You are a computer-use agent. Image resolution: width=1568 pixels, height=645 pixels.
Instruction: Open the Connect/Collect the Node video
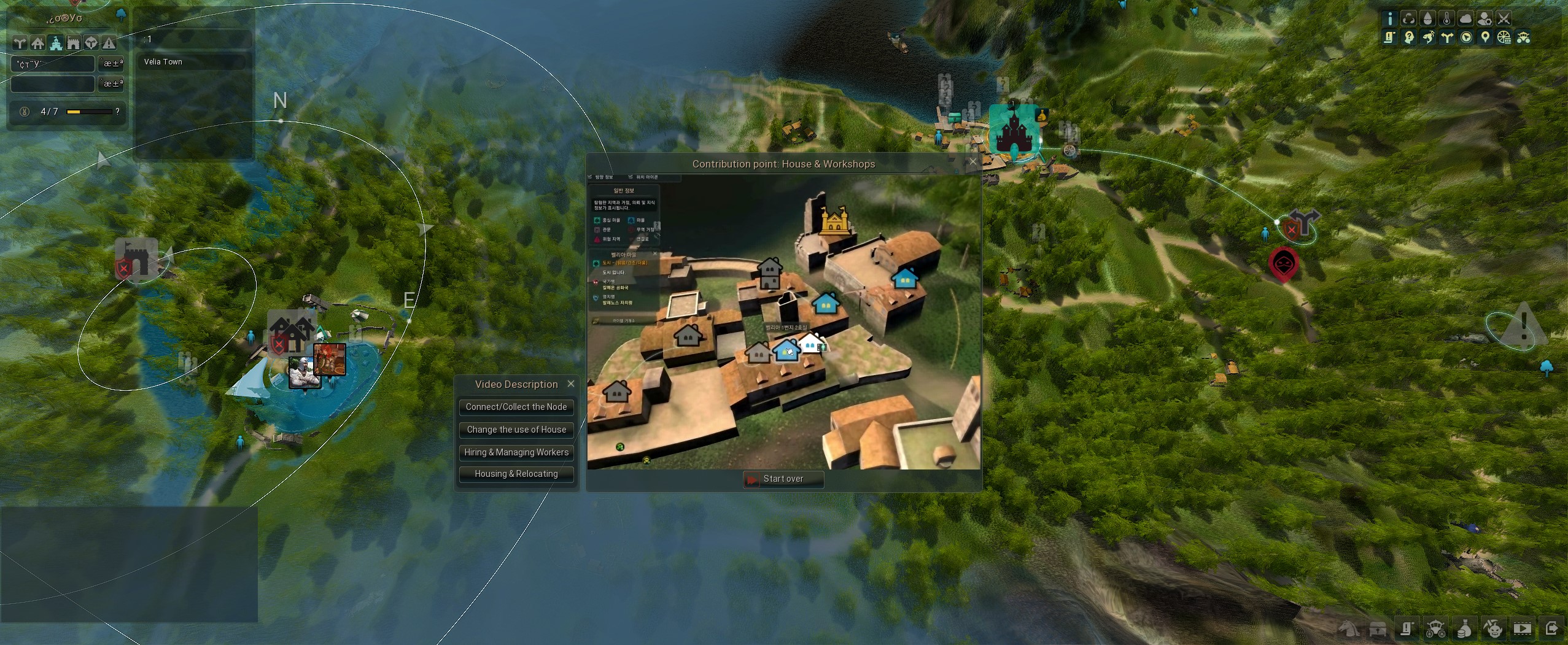coord(516,407)
